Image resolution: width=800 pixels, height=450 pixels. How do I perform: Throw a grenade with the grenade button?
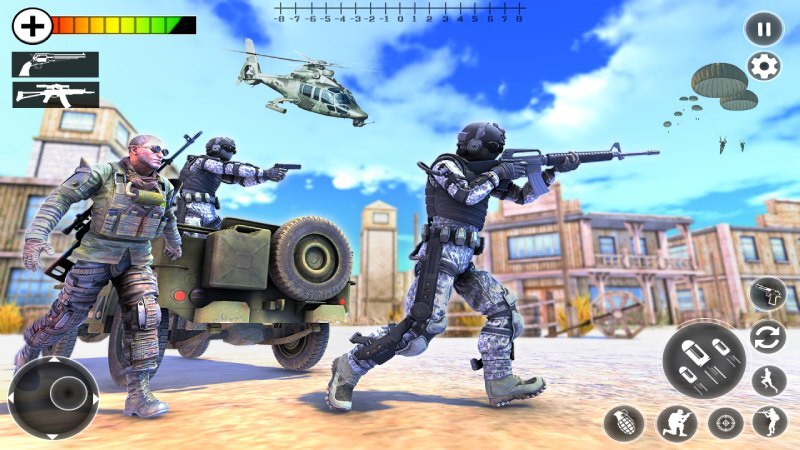tap(623, 423)
